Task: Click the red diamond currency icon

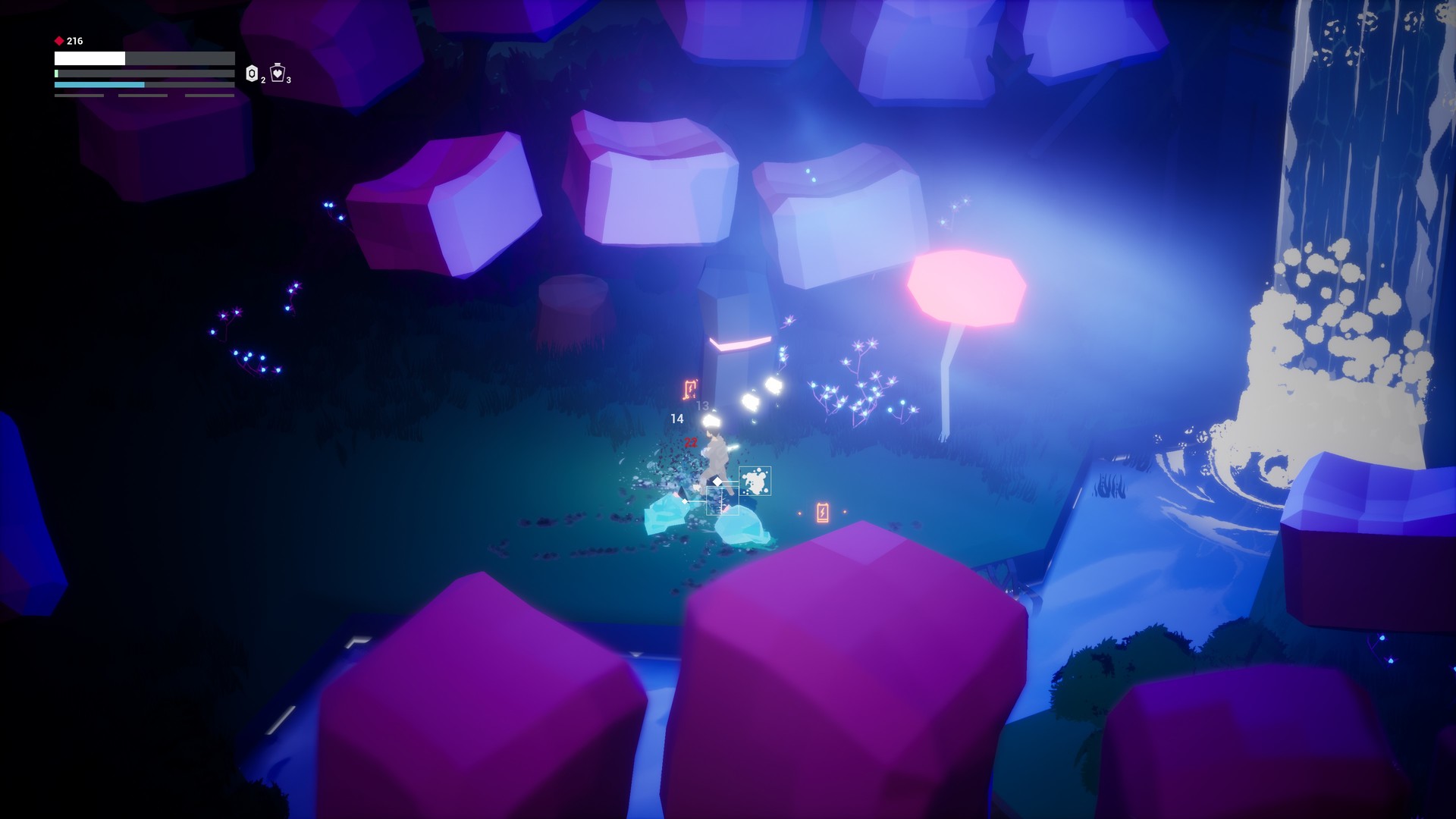Action: (58, 40)
